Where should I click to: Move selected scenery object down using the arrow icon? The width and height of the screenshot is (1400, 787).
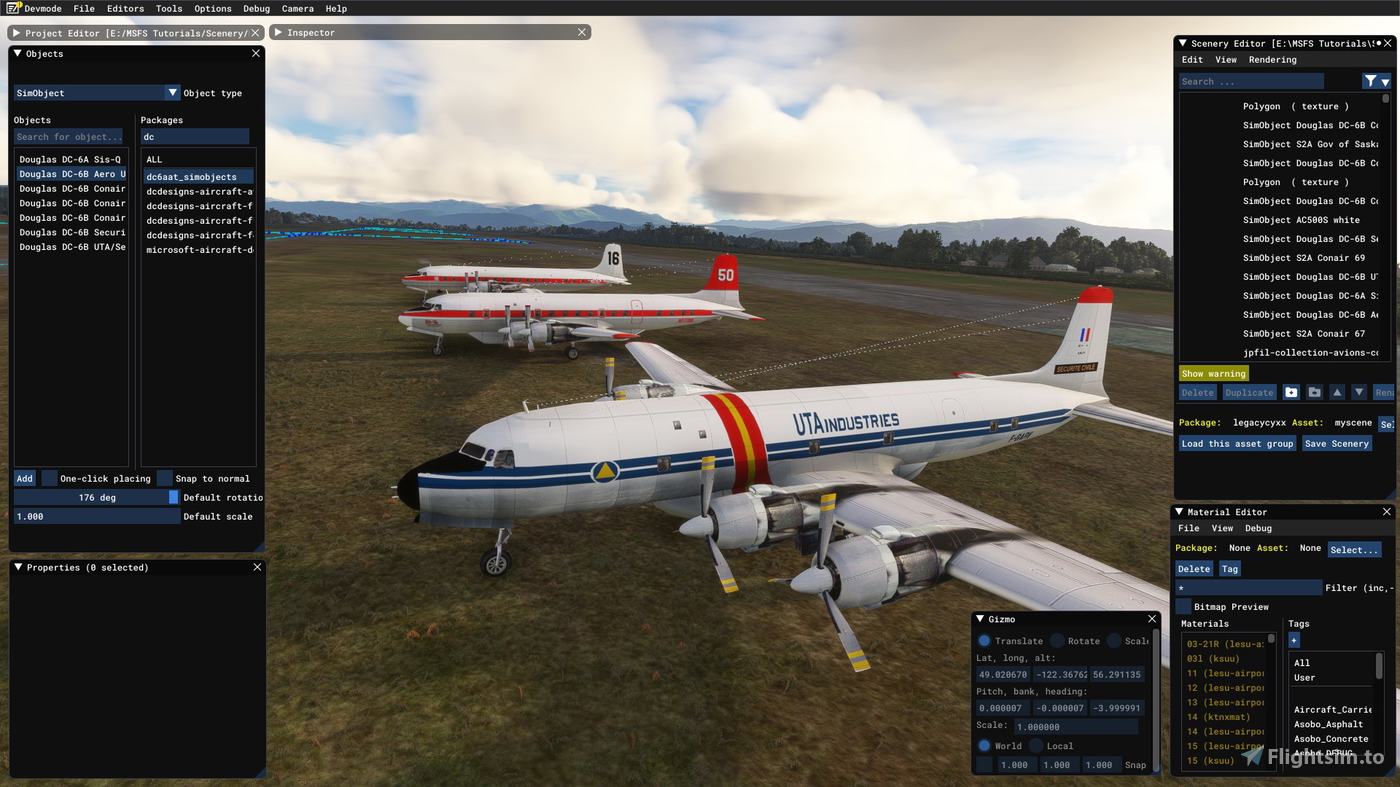tap(1359, 391)
